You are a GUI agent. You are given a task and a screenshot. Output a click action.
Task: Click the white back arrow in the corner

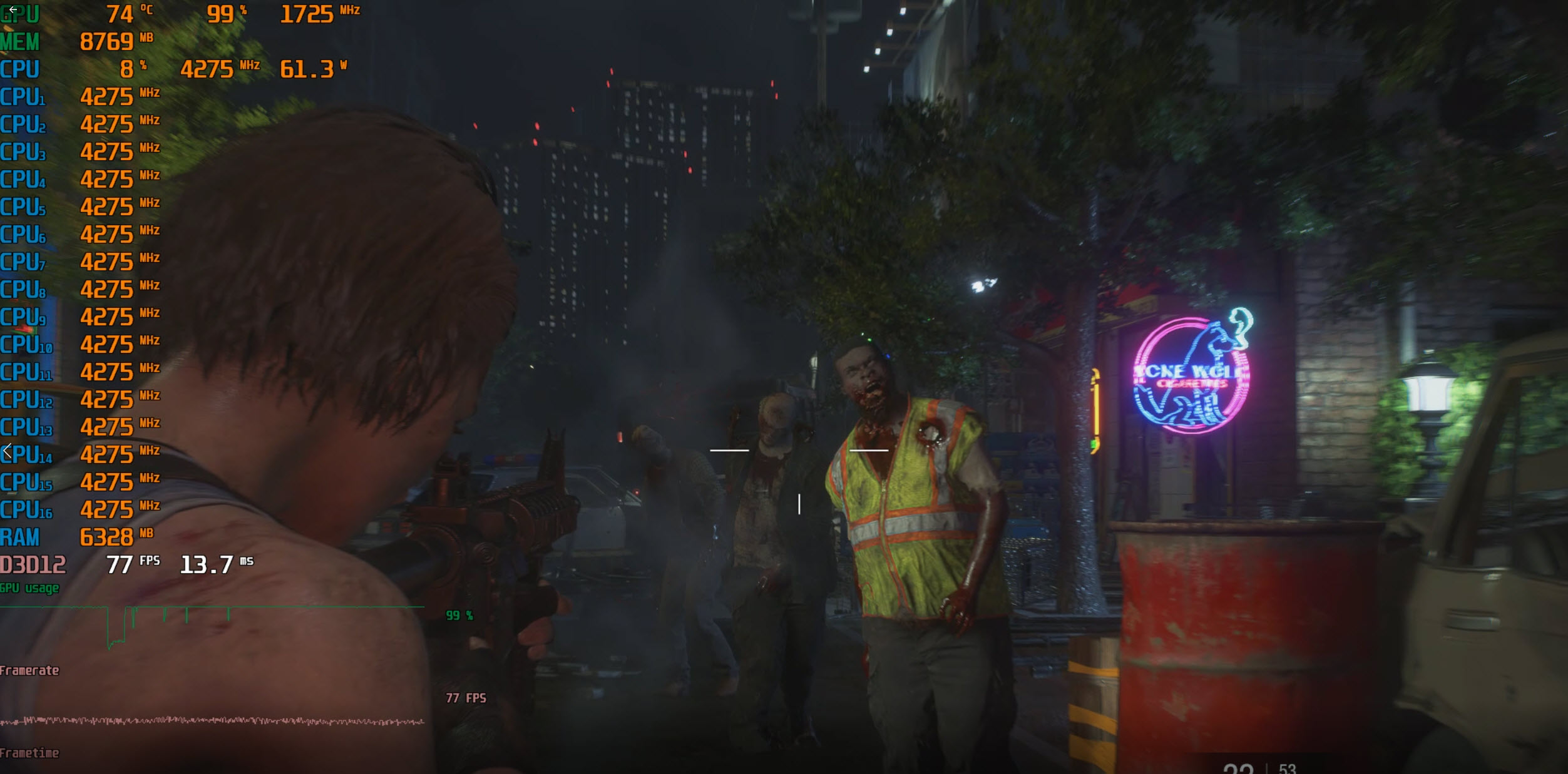coord(13,9)
